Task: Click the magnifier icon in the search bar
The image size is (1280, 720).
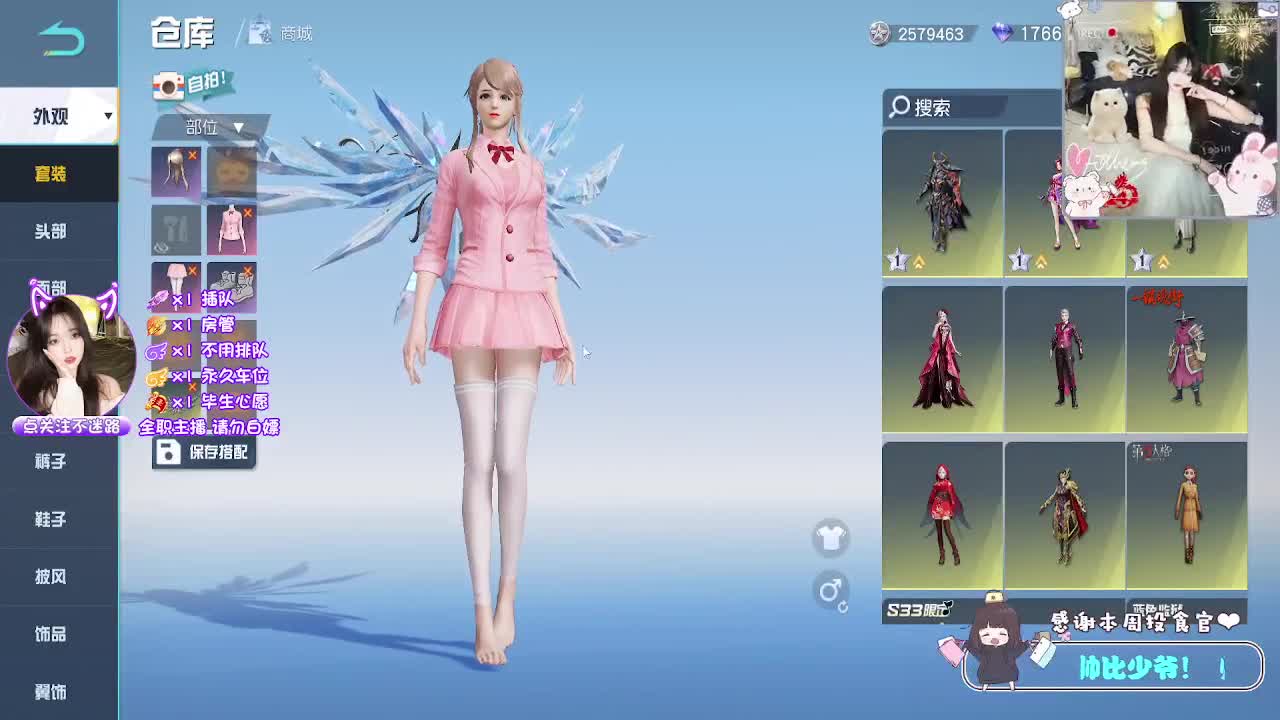Action: tap(901, 108)
